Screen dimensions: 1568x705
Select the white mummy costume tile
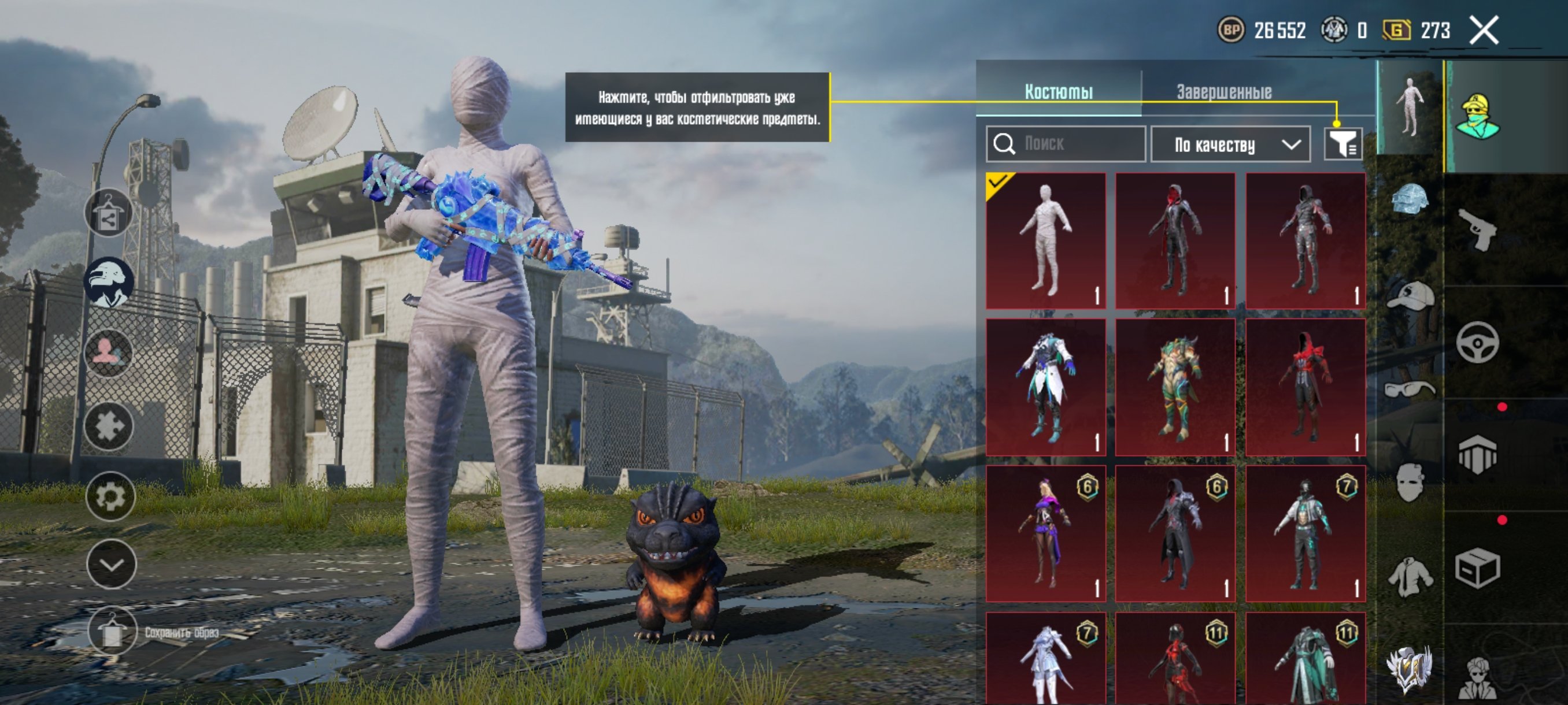click(1046, 241)
